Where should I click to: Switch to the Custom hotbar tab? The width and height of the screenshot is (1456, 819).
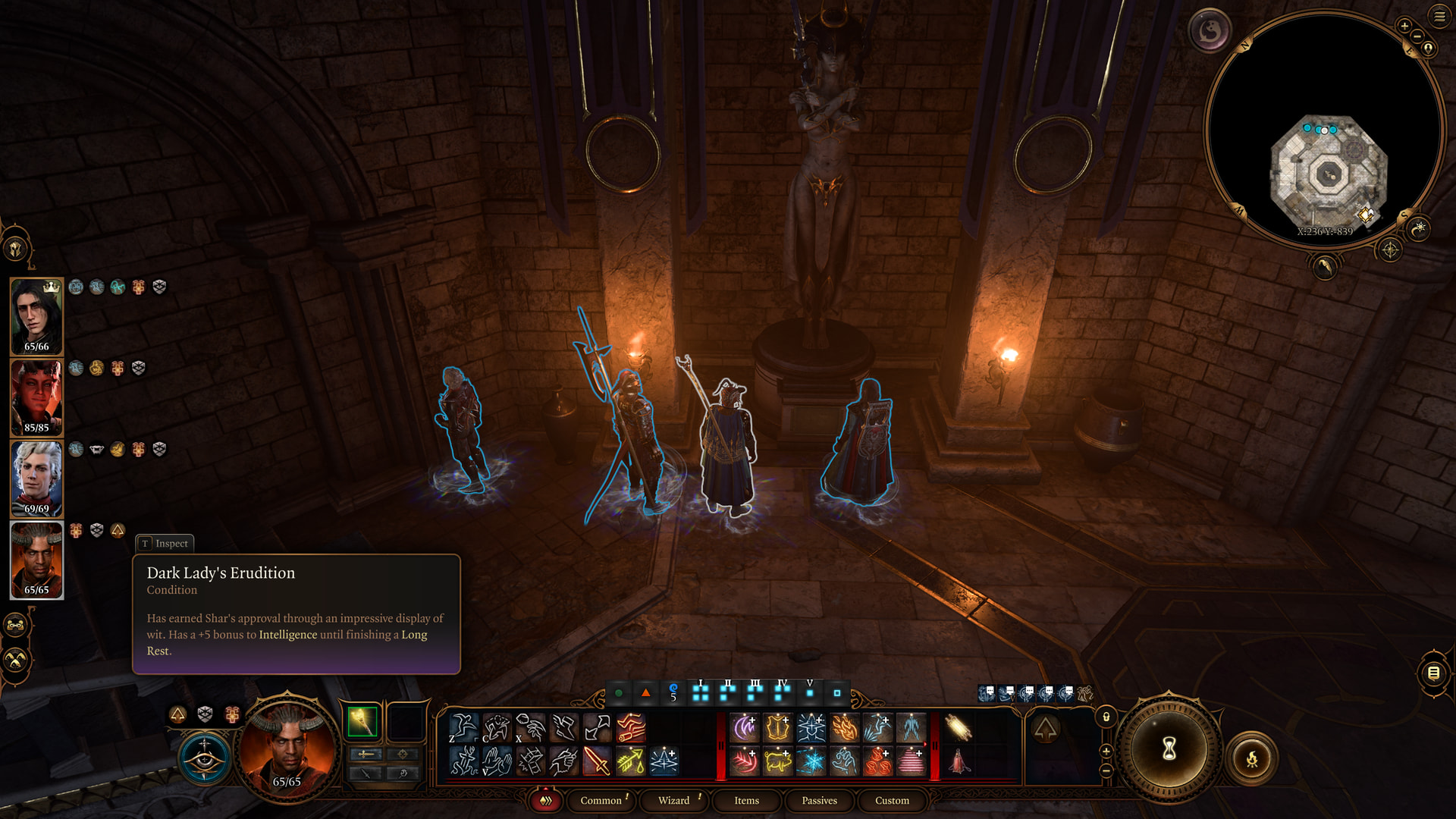tap(892, 800)
